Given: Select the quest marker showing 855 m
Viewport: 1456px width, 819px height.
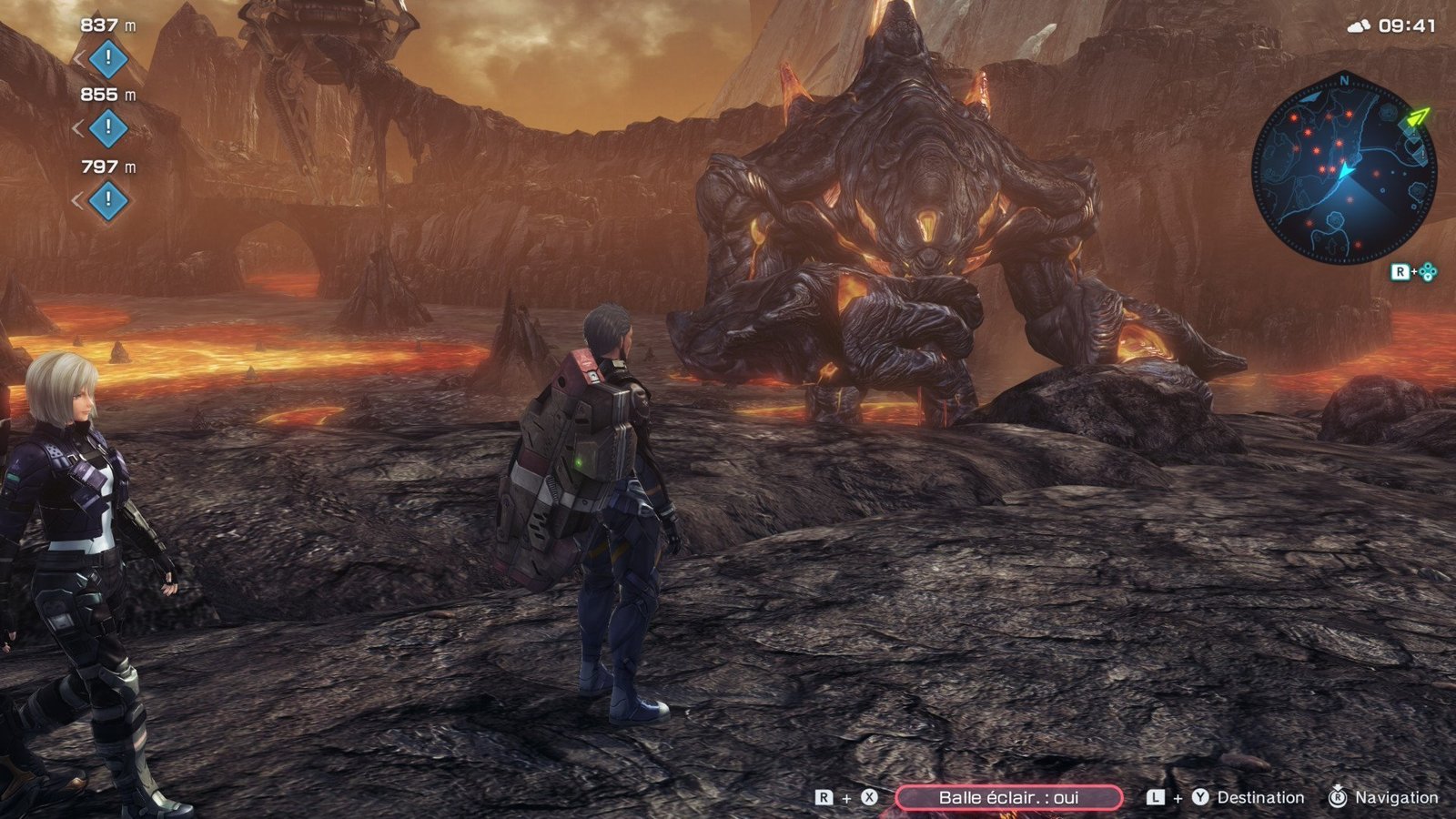Looking at the screenshot, I should [107, 128].
